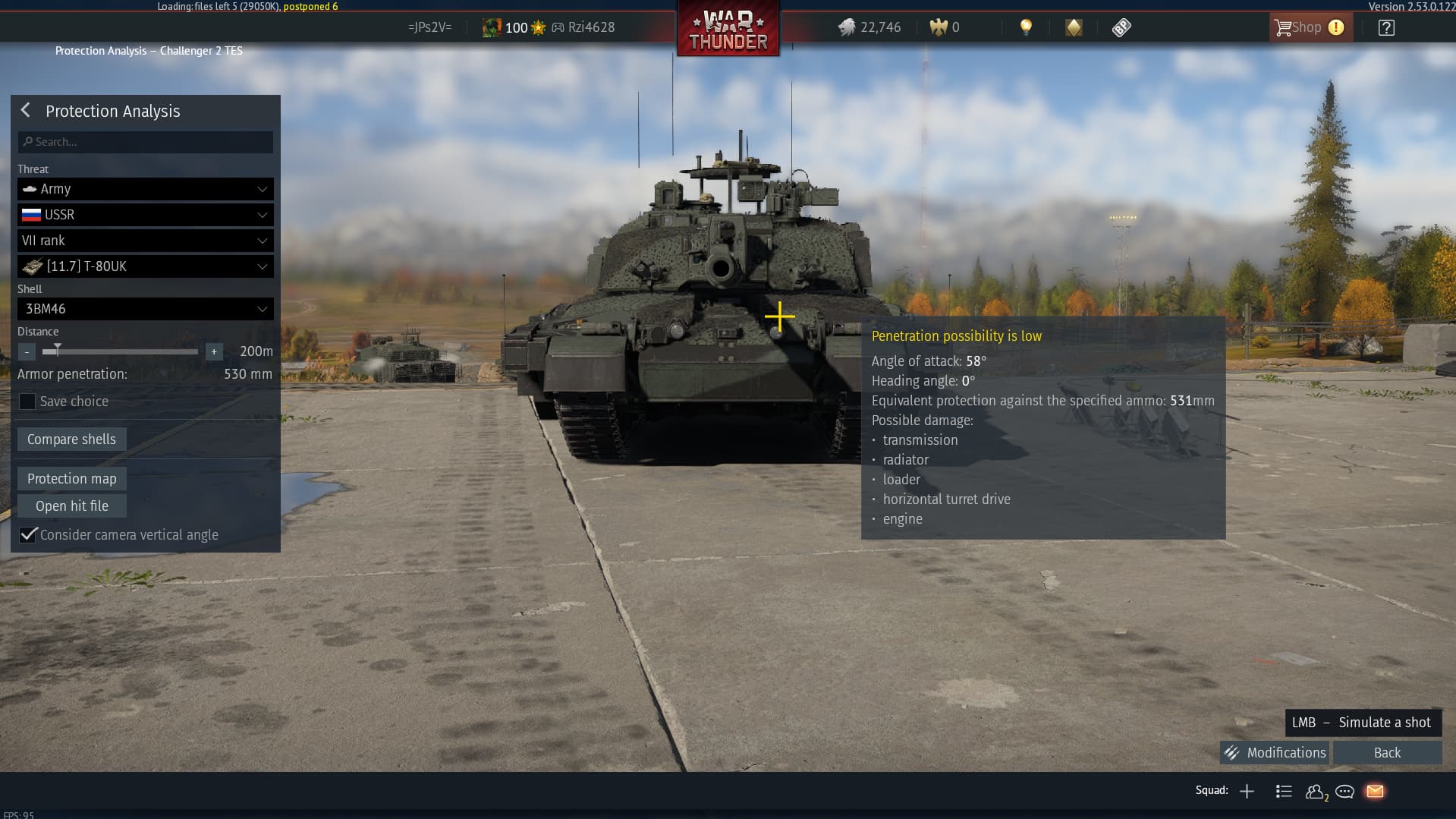Open the help question mark
This screenshot has width=1456, height=819.
pos(1386,28)
